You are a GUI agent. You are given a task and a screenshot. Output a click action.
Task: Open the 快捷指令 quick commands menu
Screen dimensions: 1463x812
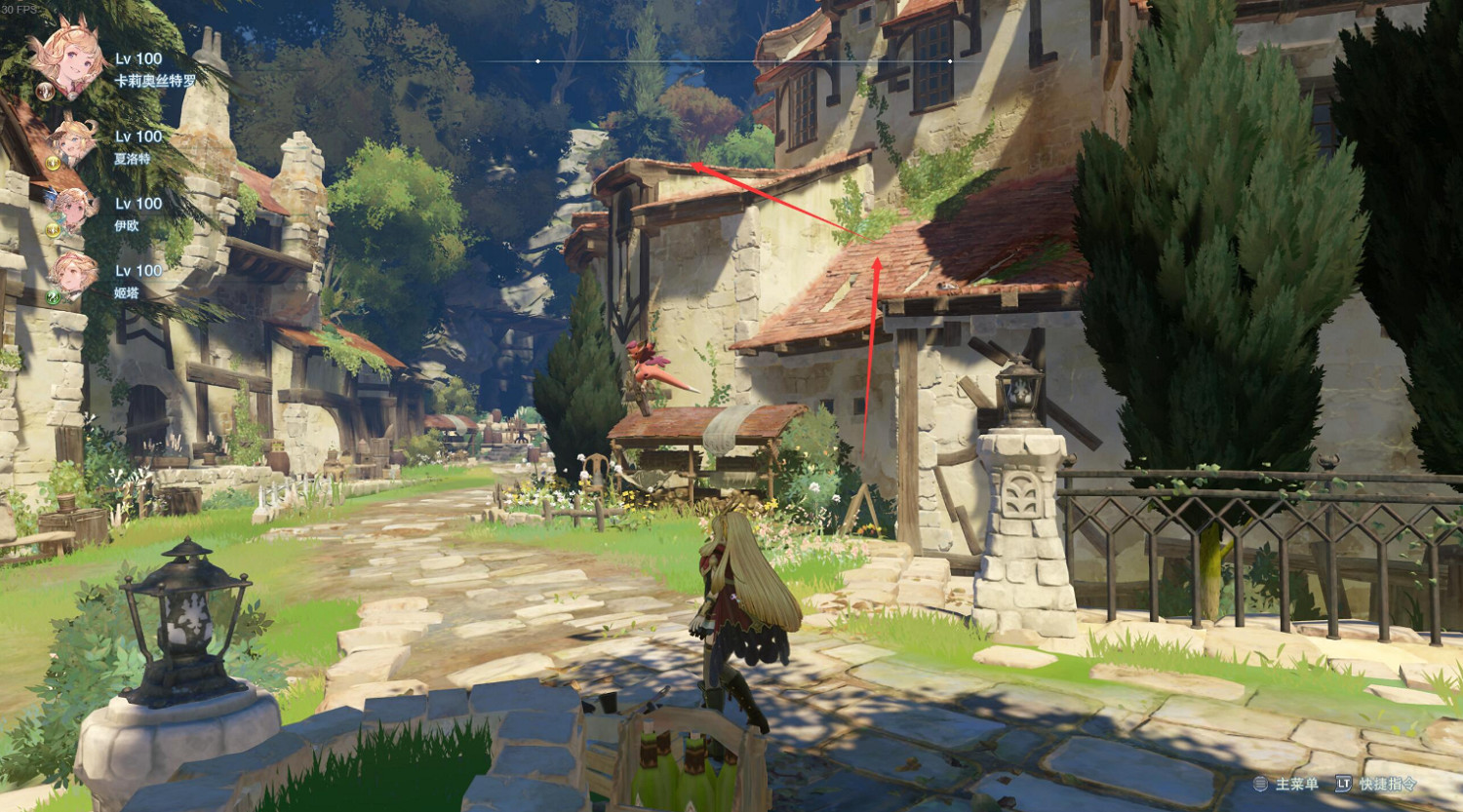click(1387, 784)
